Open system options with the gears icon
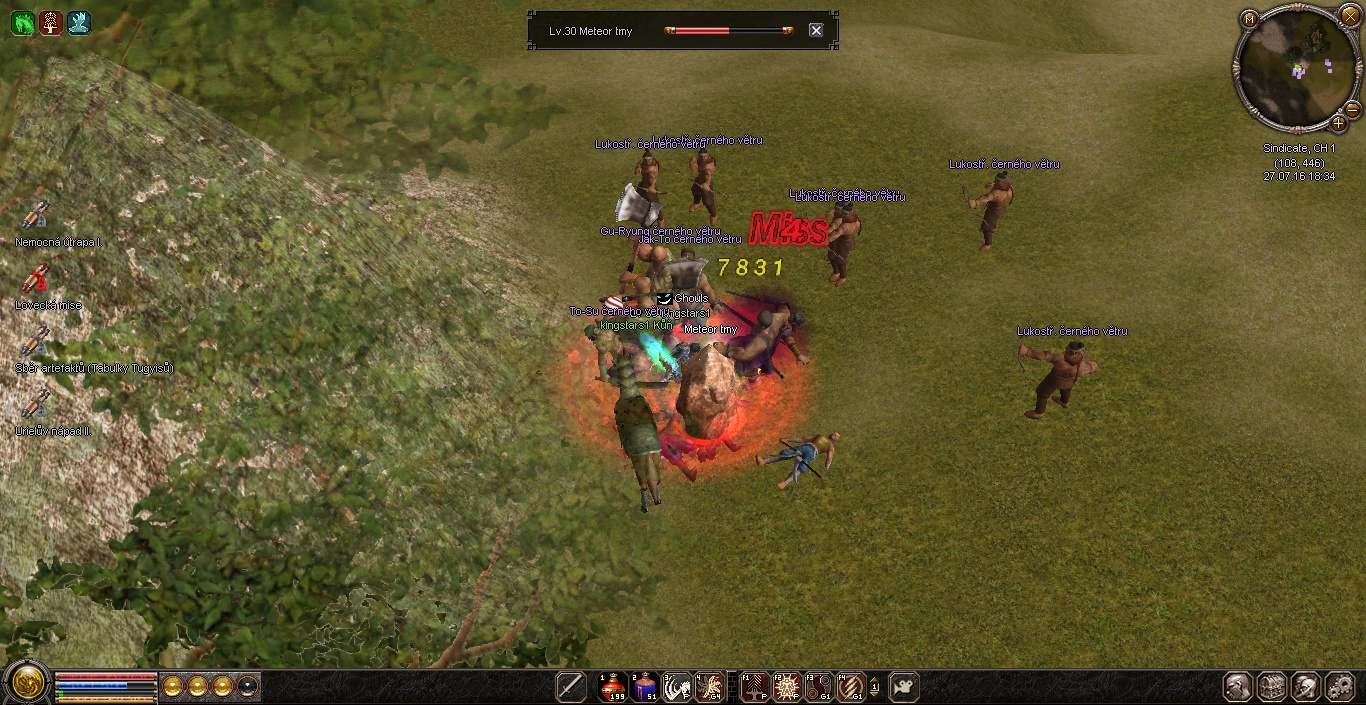The width and height of the screenshot is (1366, 705). coord(1340,686)
